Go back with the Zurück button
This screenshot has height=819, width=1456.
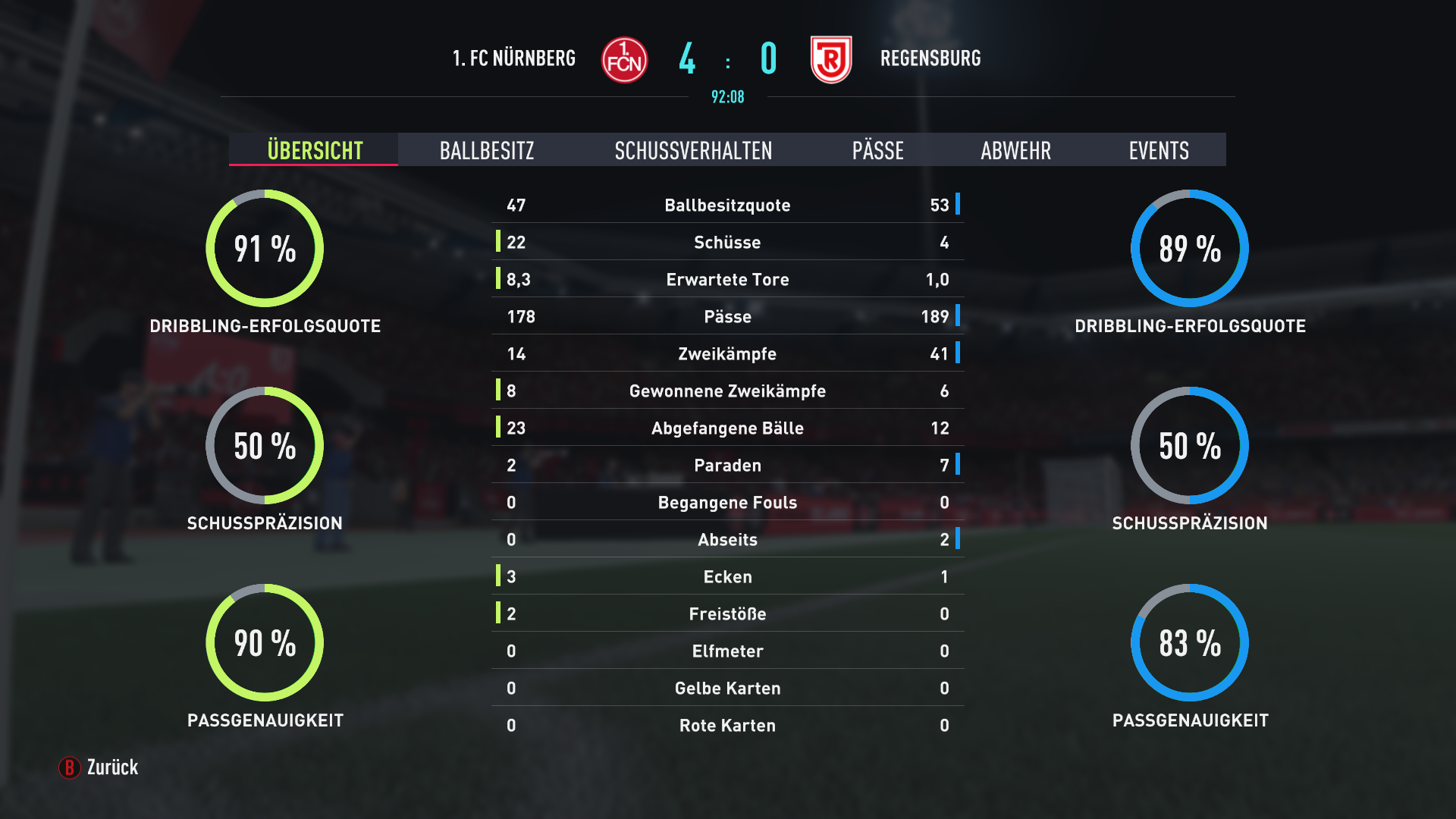pos(99,767)
